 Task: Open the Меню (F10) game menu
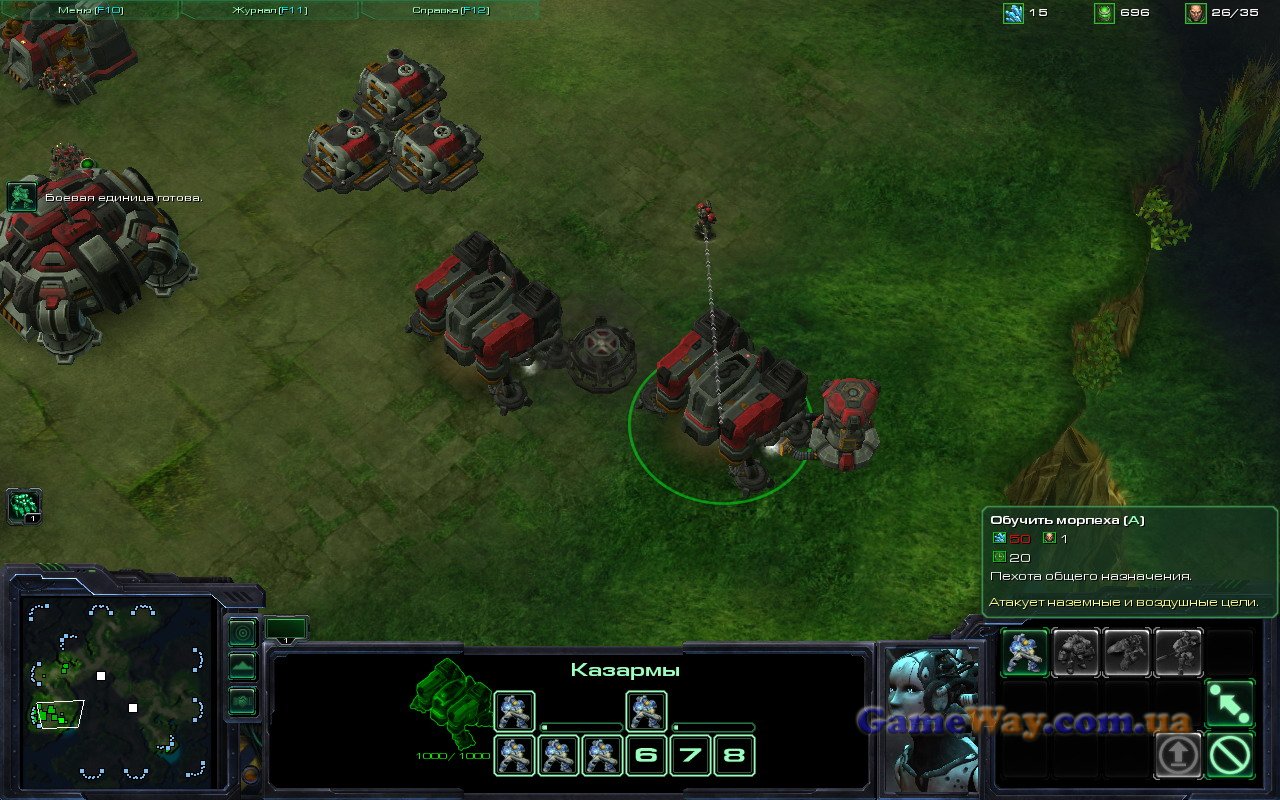click(x=88, y=10)
